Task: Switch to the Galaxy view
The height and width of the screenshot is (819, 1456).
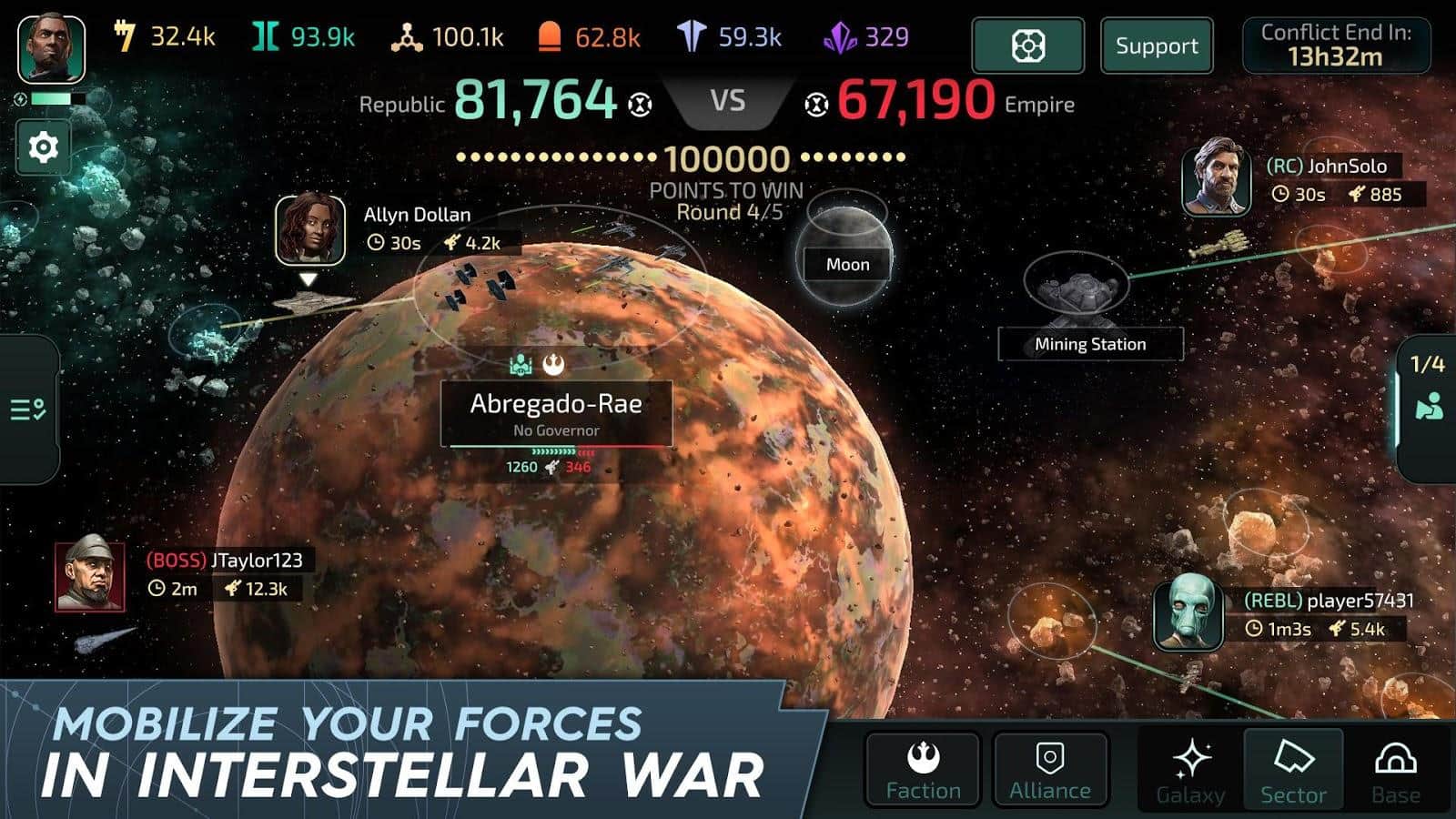Action: 1190,772
